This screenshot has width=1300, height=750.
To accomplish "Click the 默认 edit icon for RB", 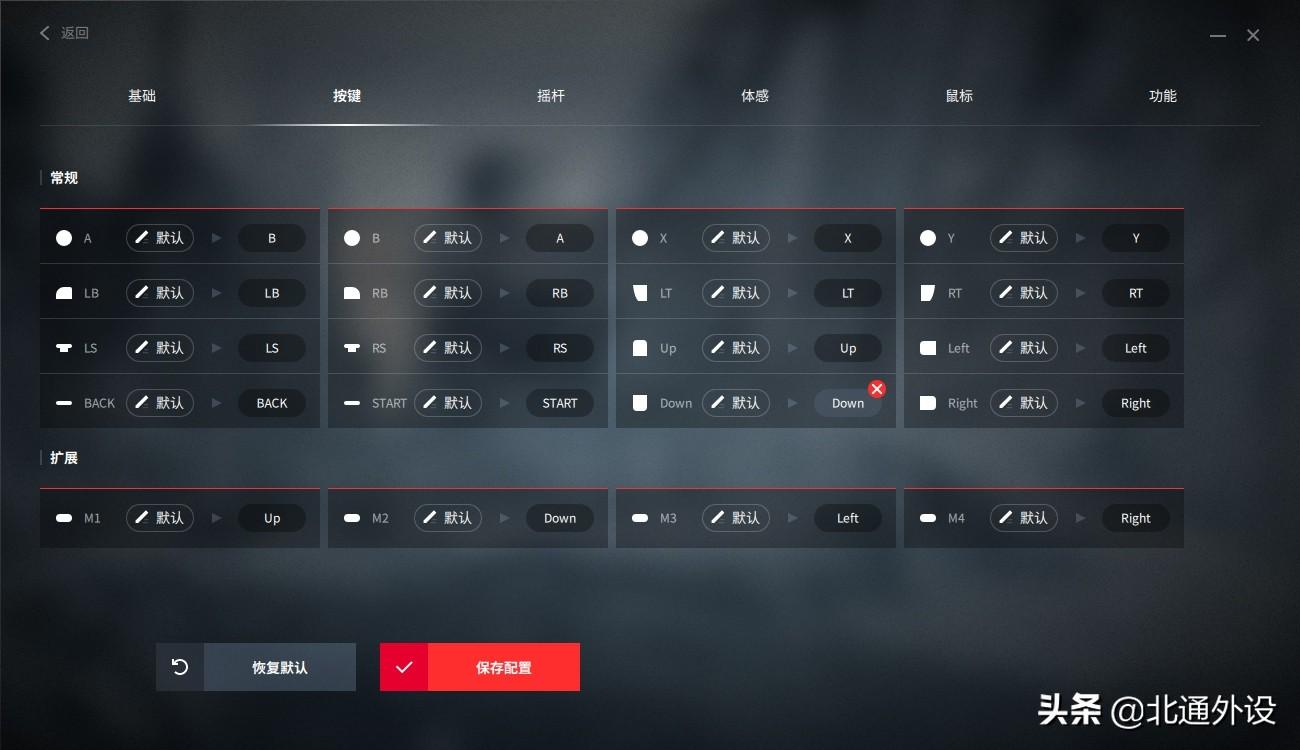I will [x=447, y=292].
